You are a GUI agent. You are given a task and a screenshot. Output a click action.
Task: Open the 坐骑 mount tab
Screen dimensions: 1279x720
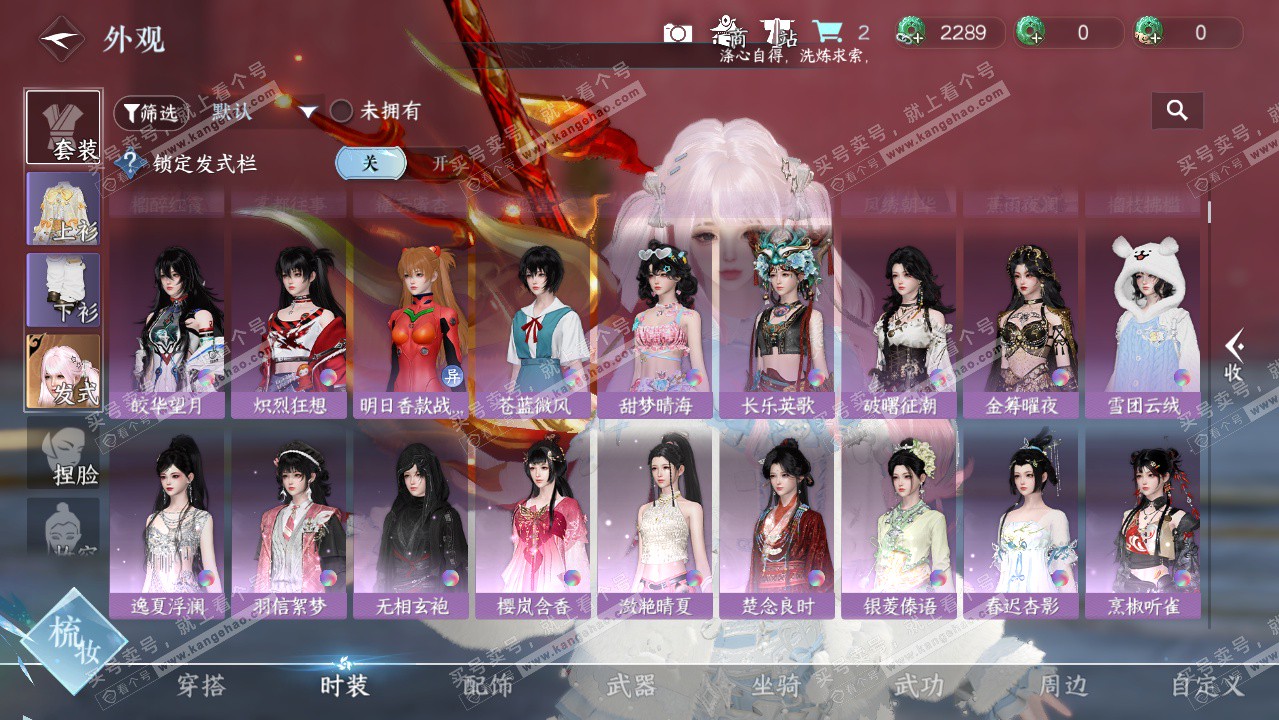point(776,686)
